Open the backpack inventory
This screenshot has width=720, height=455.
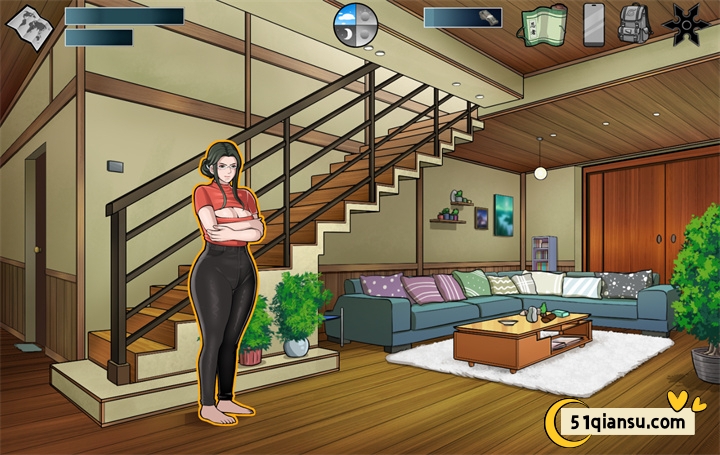tap(634, 24)
